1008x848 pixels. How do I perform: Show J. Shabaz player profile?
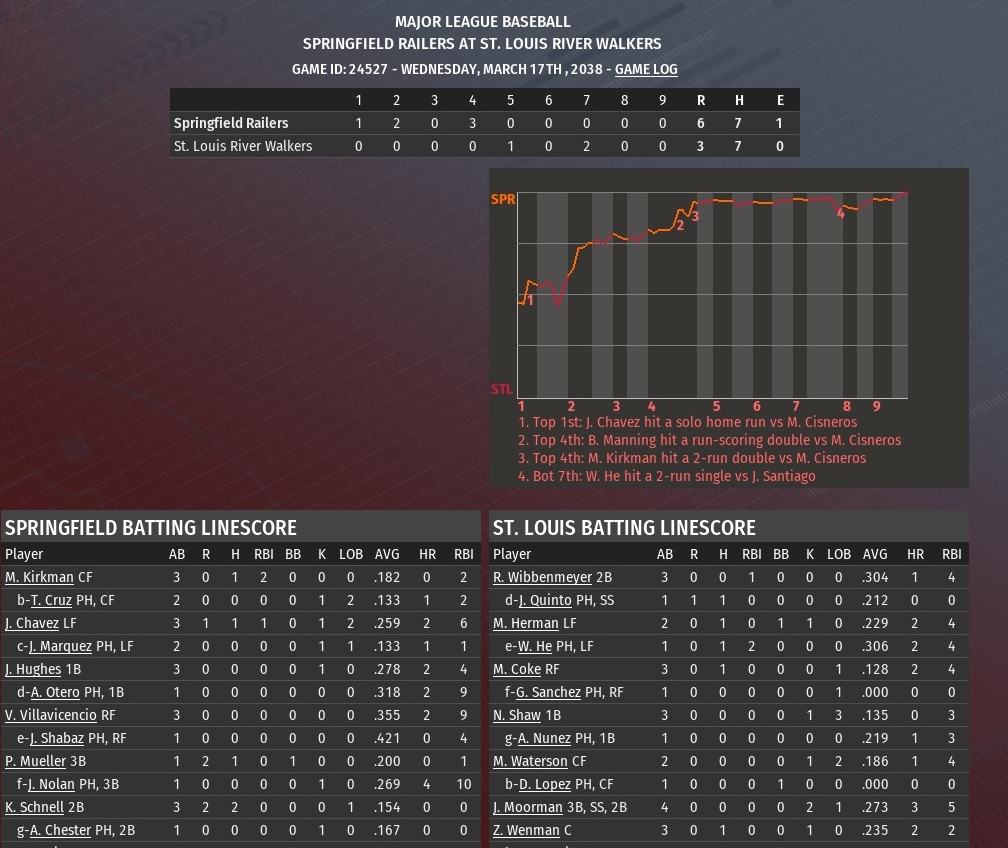tap(57, 738)
